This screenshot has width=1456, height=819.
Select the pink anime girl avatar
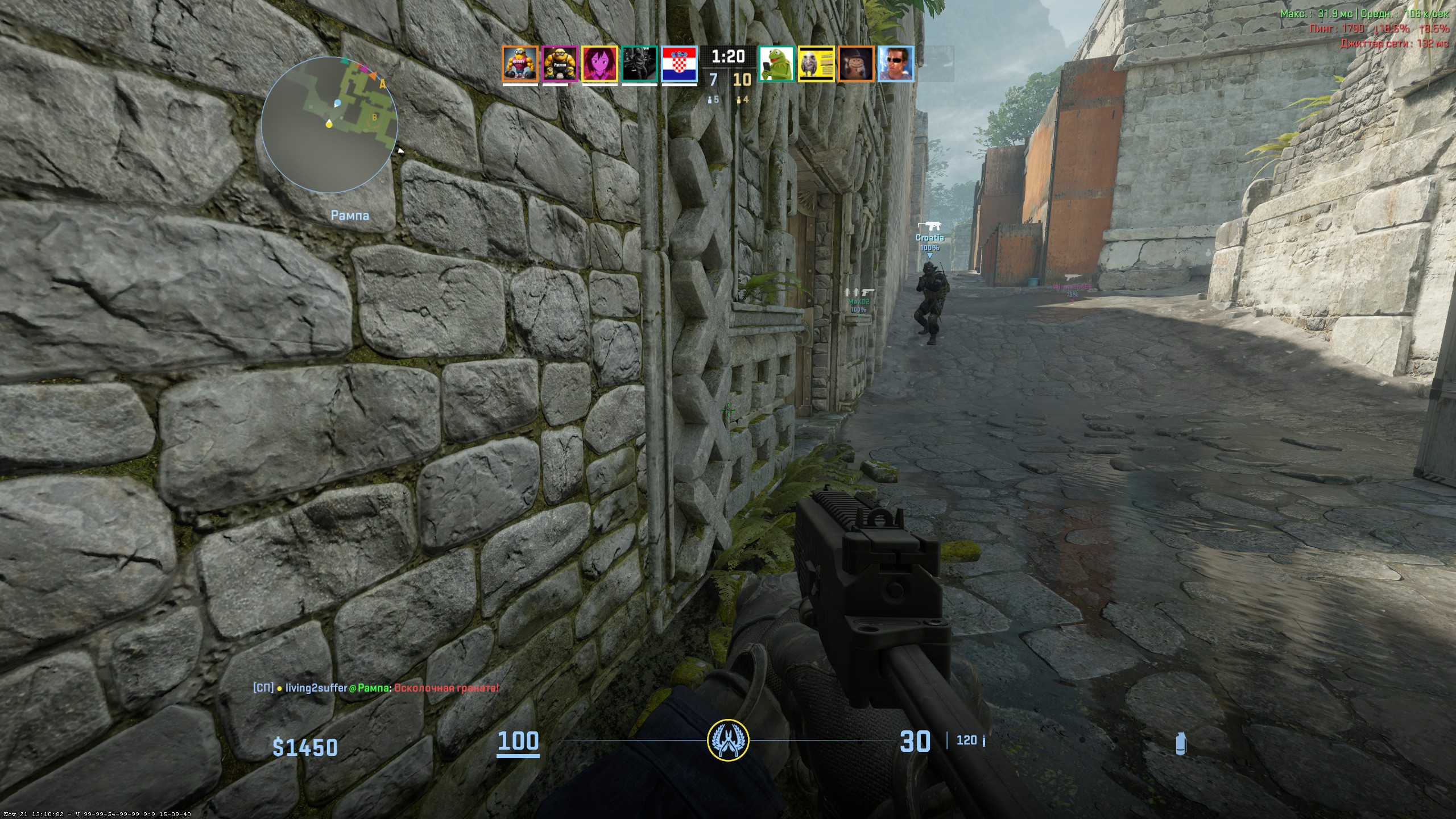click(x=599, y=64)
